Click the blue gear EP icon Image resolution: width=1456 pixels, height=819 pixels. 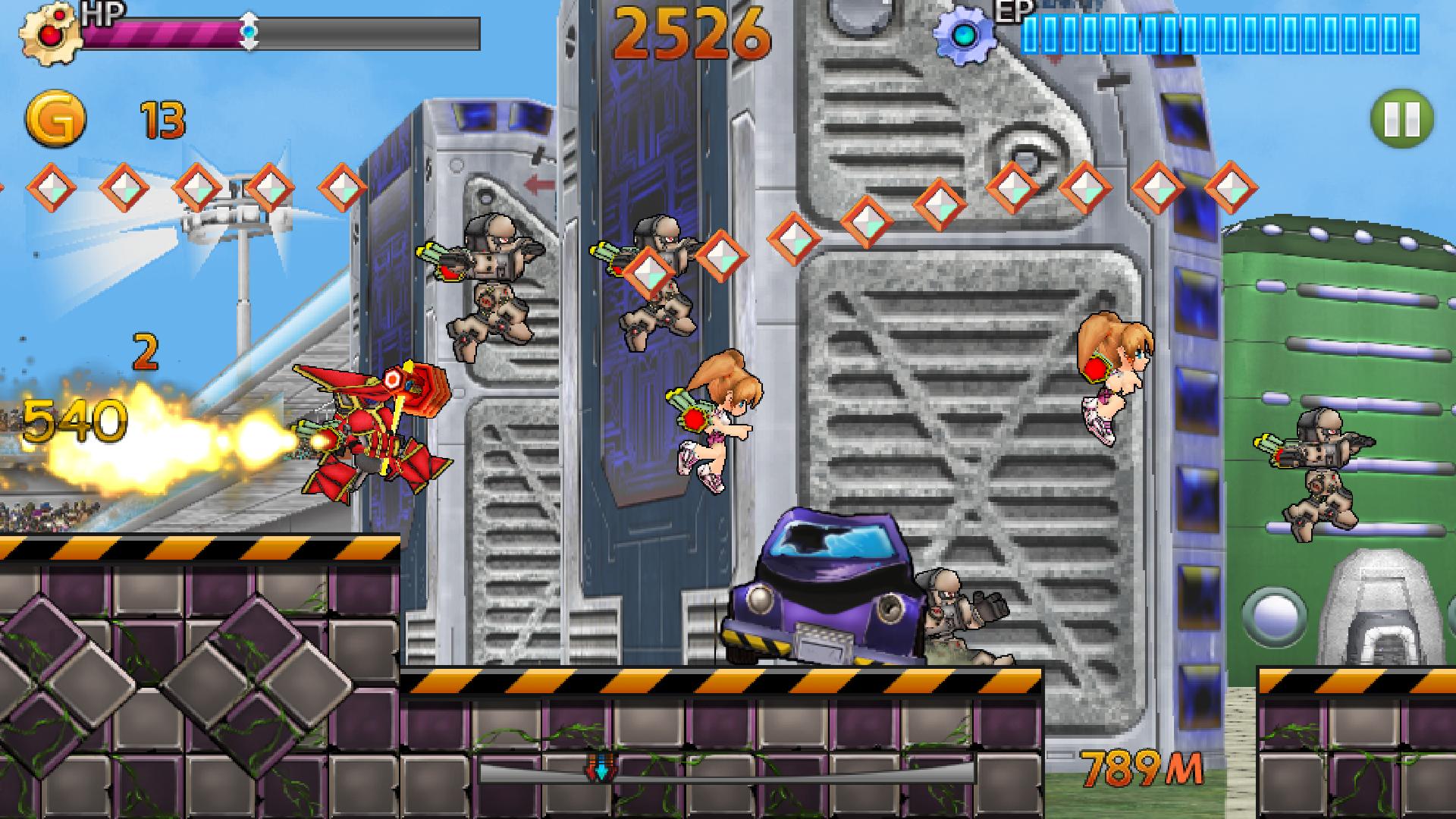966,33
